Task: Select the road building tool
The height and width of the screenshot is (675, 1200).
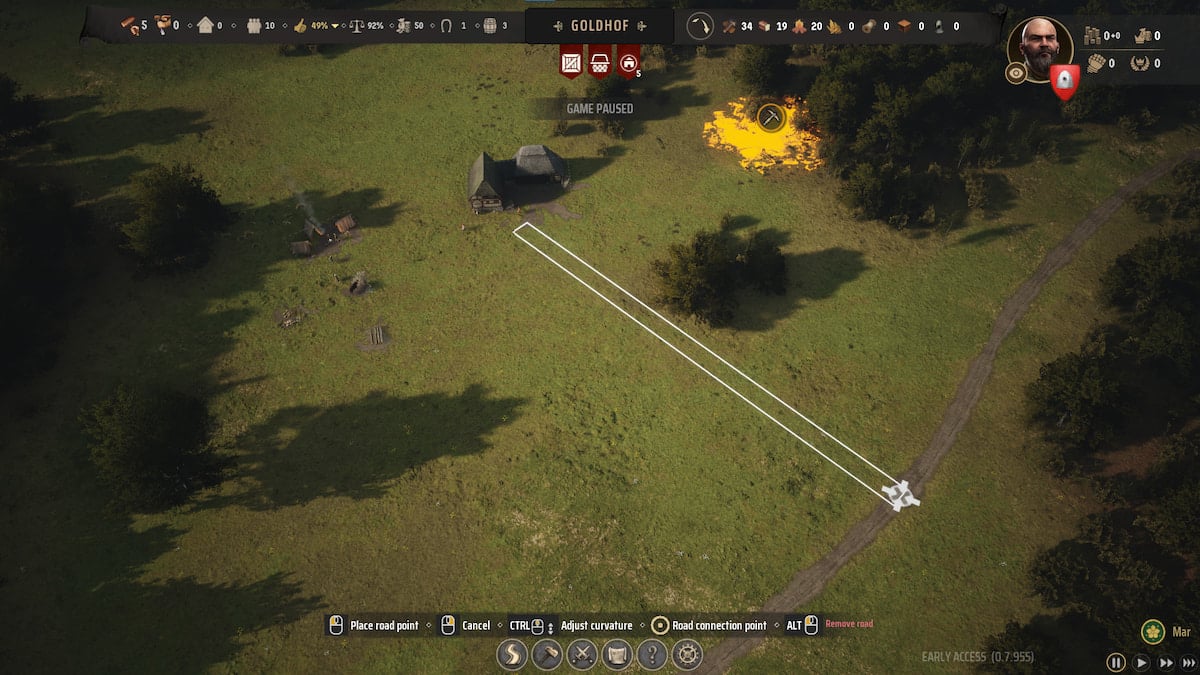Action: 513,655
